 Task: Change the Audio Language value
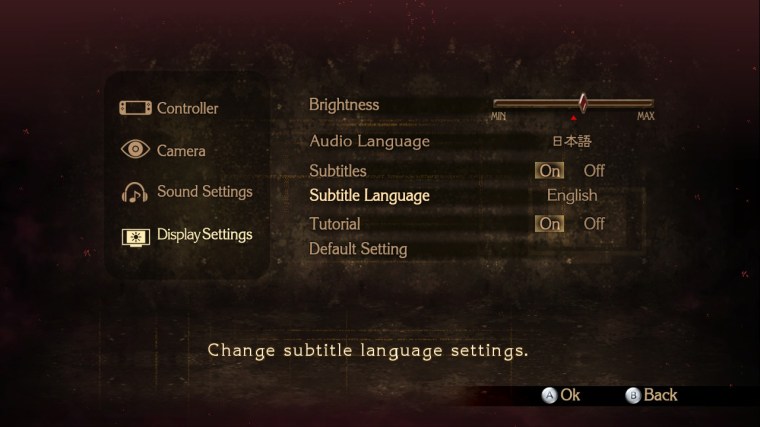[572, 142]
